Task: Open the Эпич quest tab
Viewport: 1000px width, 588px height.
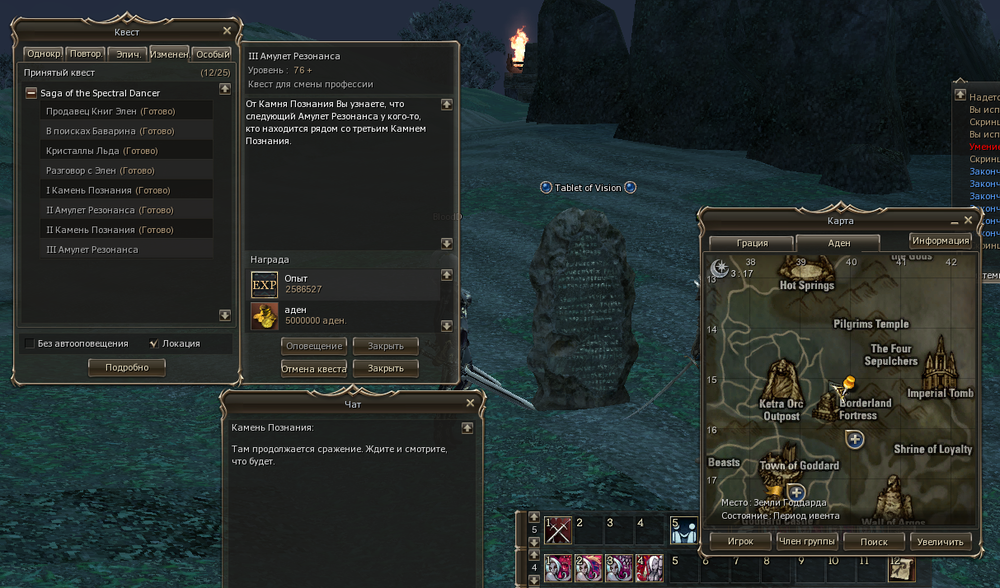Action: 128,54
